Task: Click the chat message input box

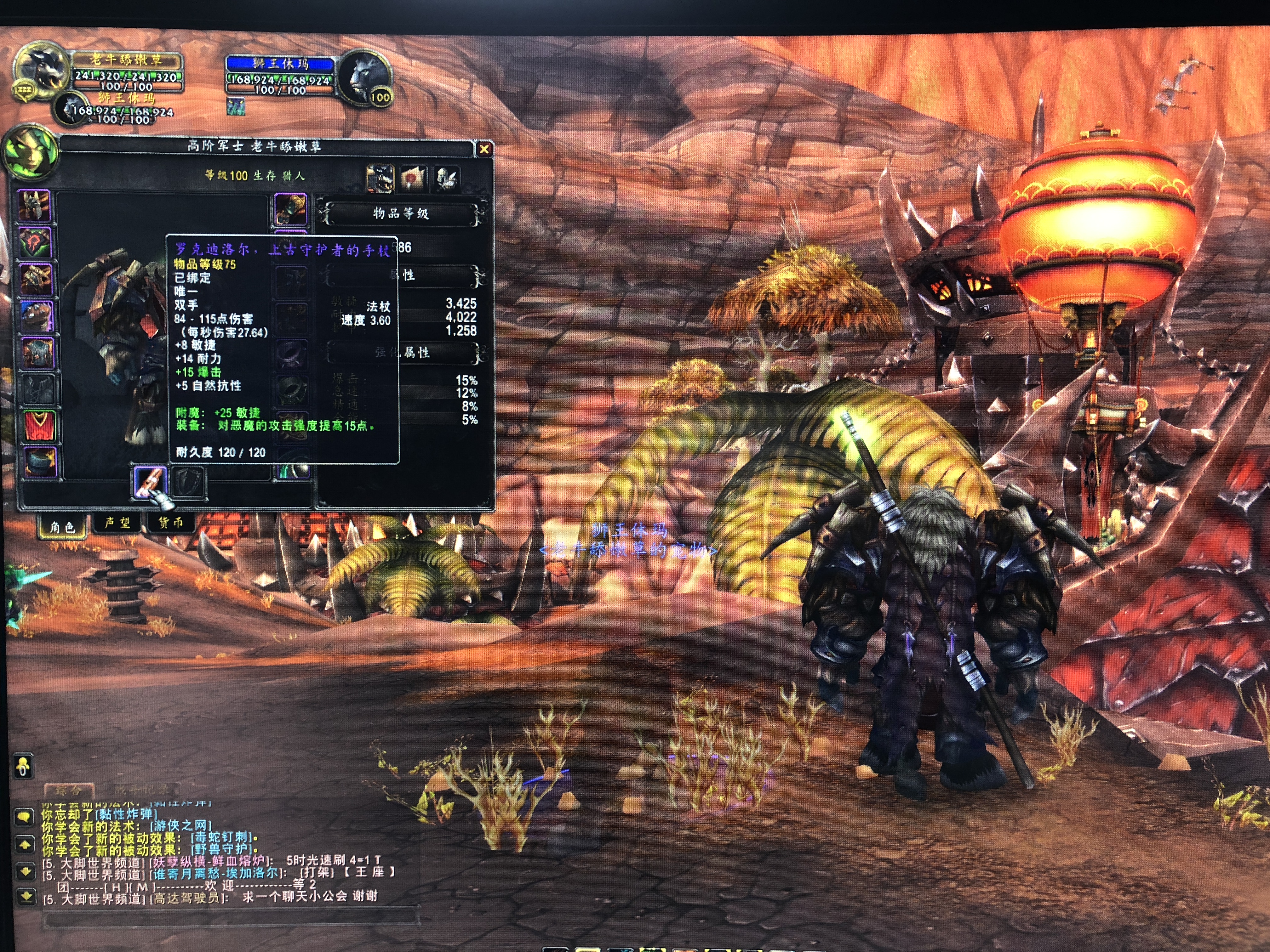Action: coord(230,918)
